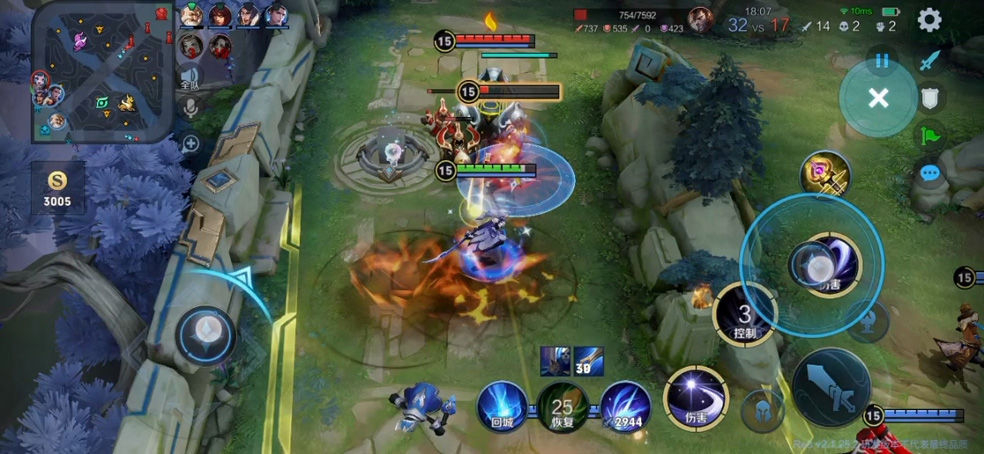
Task: Activate the Recall (回城) skill
Action: (501, 406)
